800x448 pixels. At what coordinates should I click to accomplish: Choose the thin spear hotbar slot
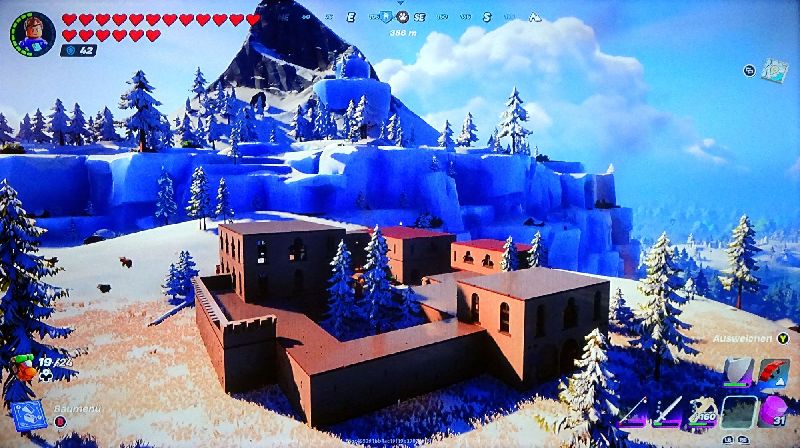pos(633,411)
